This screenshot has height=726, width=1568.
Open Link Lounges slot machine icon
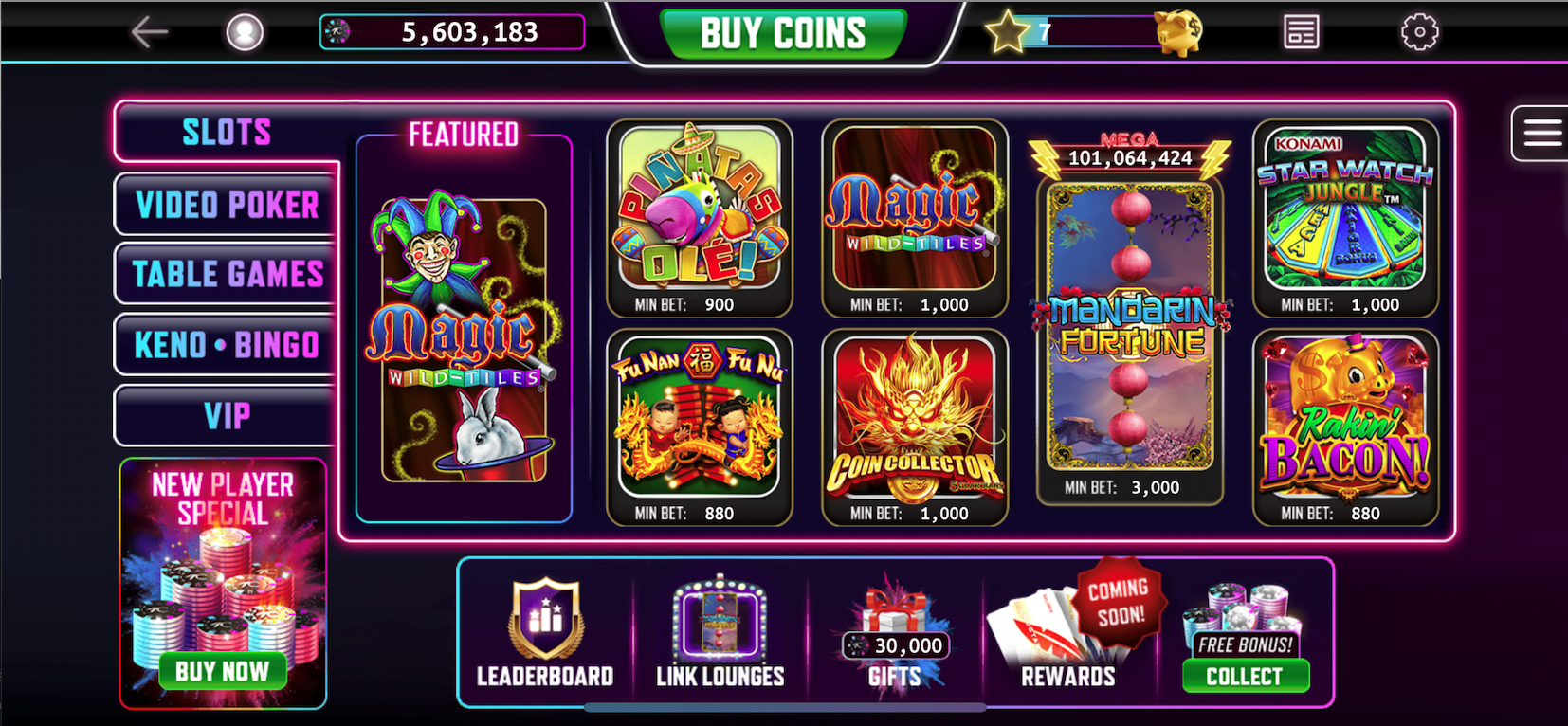point(718,621)
